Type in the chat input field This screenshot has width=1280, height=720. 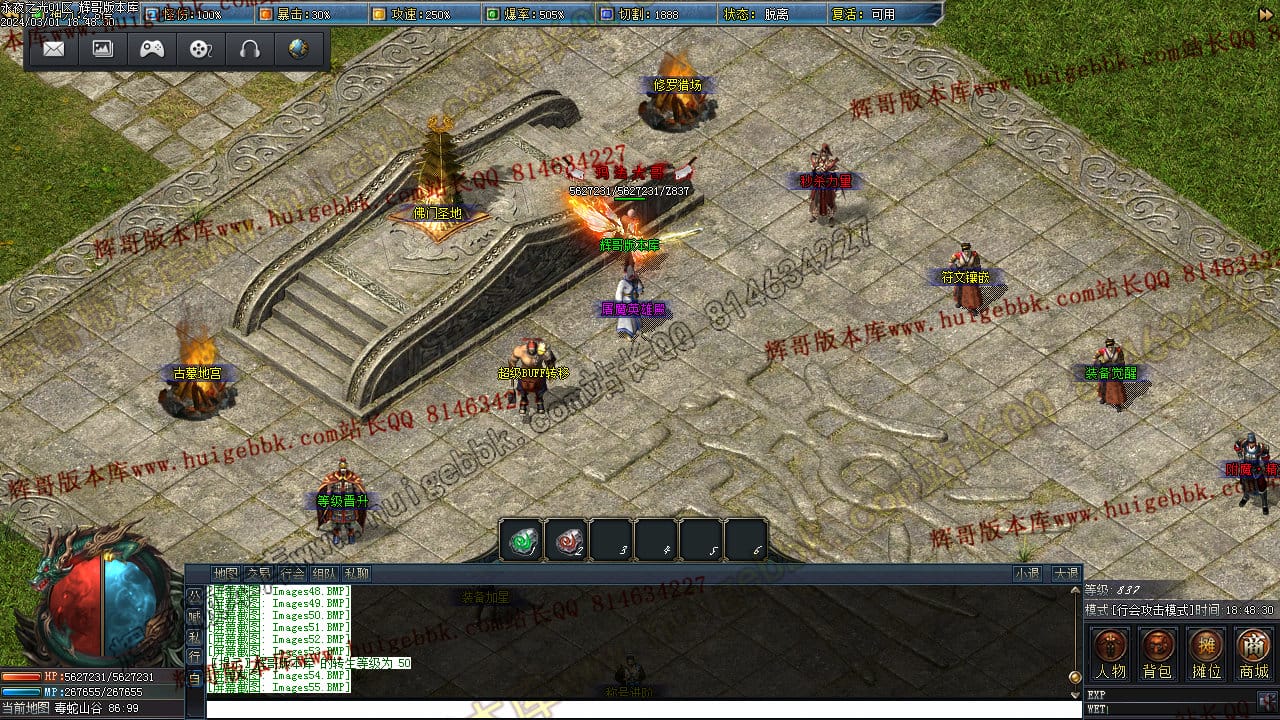[x=640, y=708]
